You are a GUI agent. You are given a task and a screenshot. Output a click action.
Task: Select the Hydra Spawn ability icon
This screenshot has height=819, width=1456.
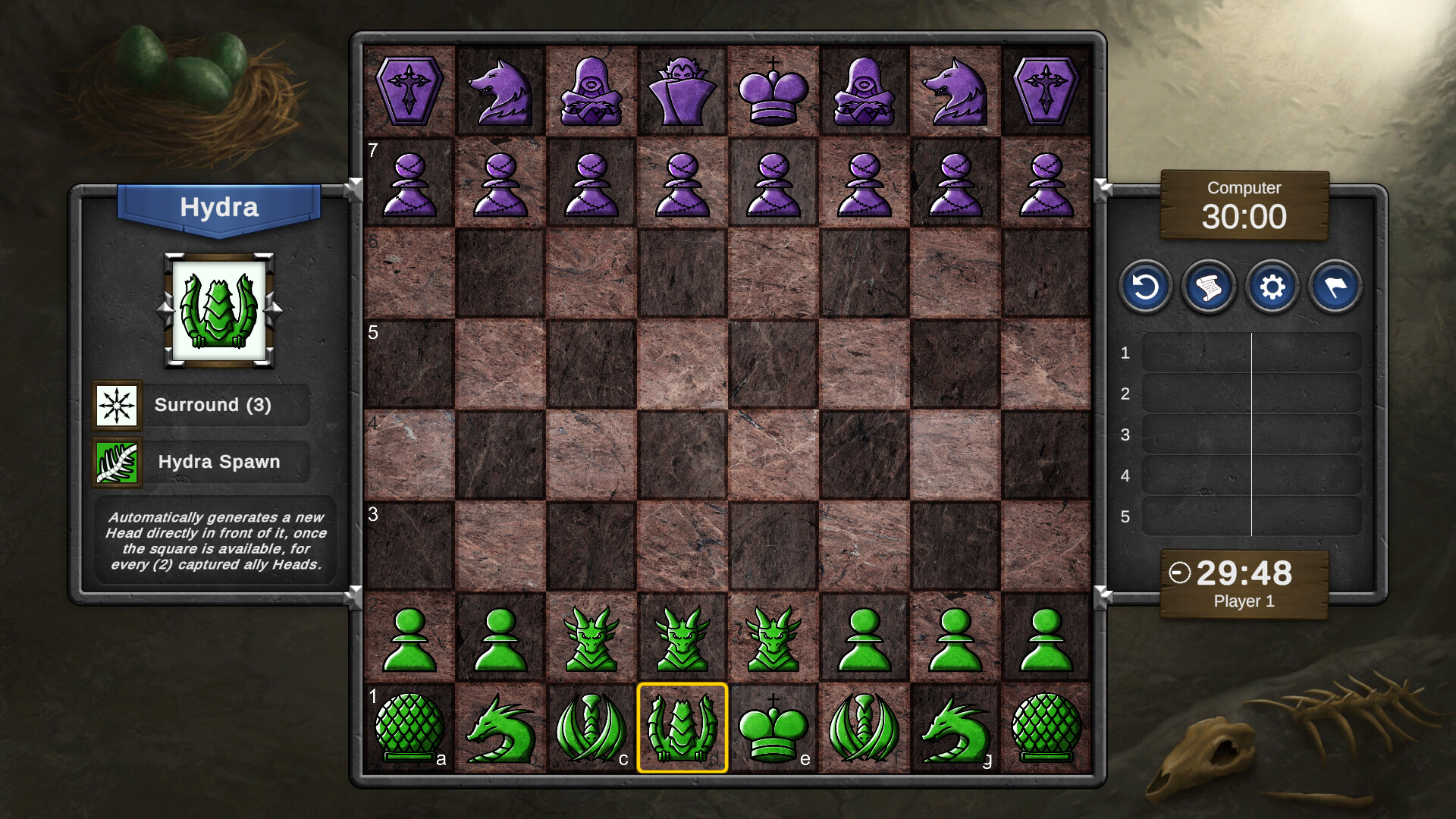[x=118, y=462]
